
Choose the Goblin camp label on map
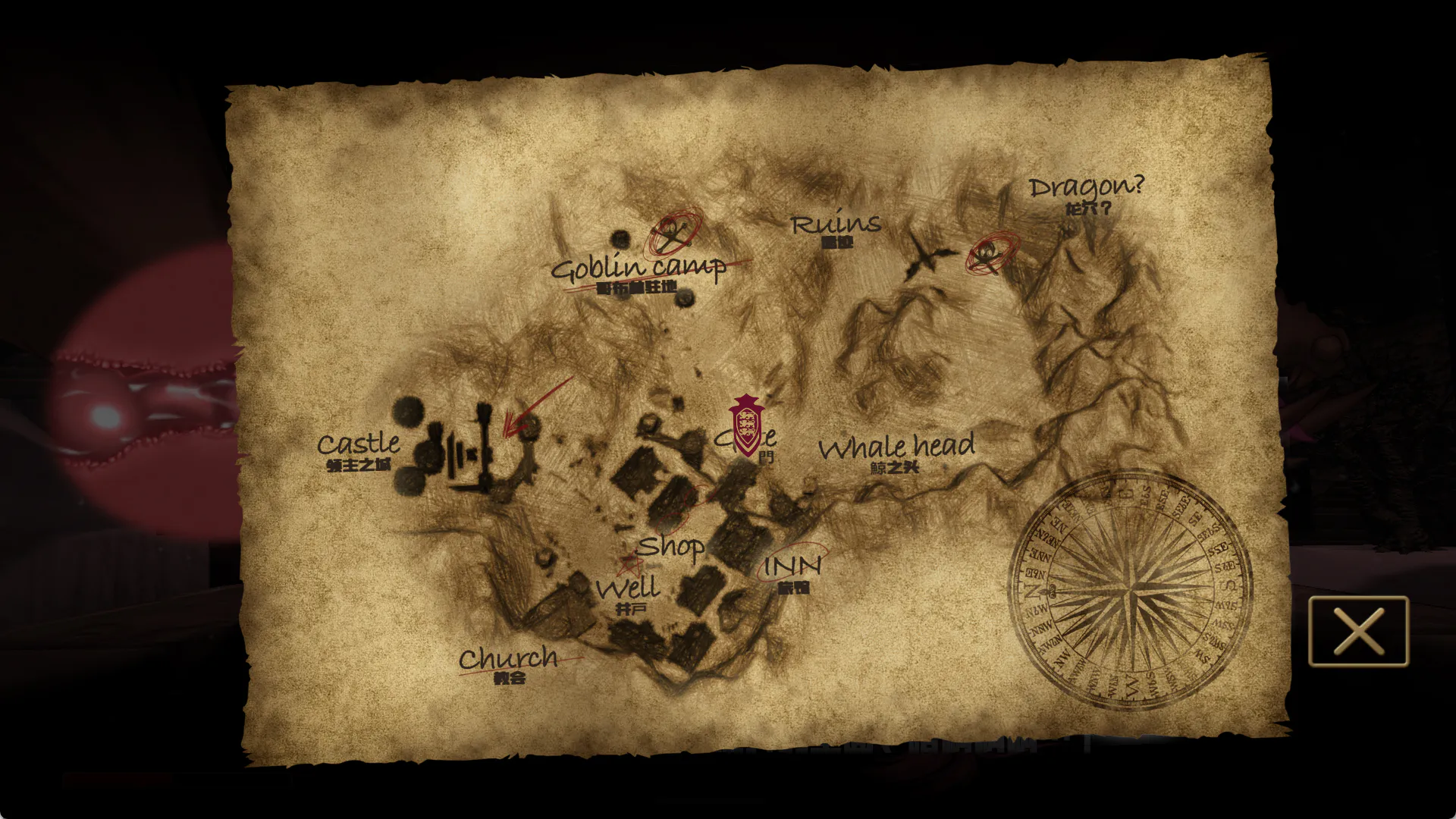638,268
